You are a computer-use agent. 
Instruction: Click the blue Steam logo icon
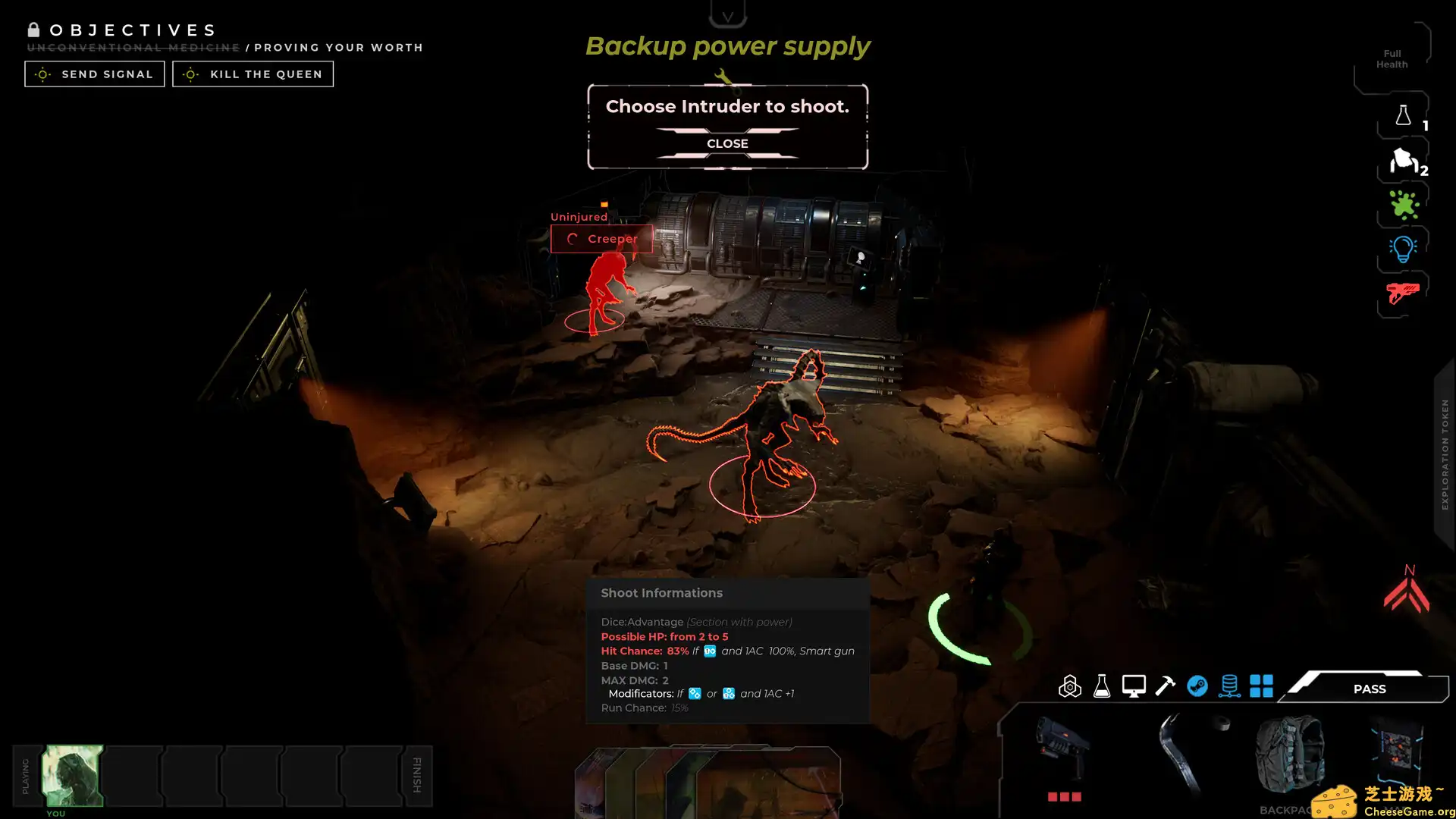(1197, 686)
